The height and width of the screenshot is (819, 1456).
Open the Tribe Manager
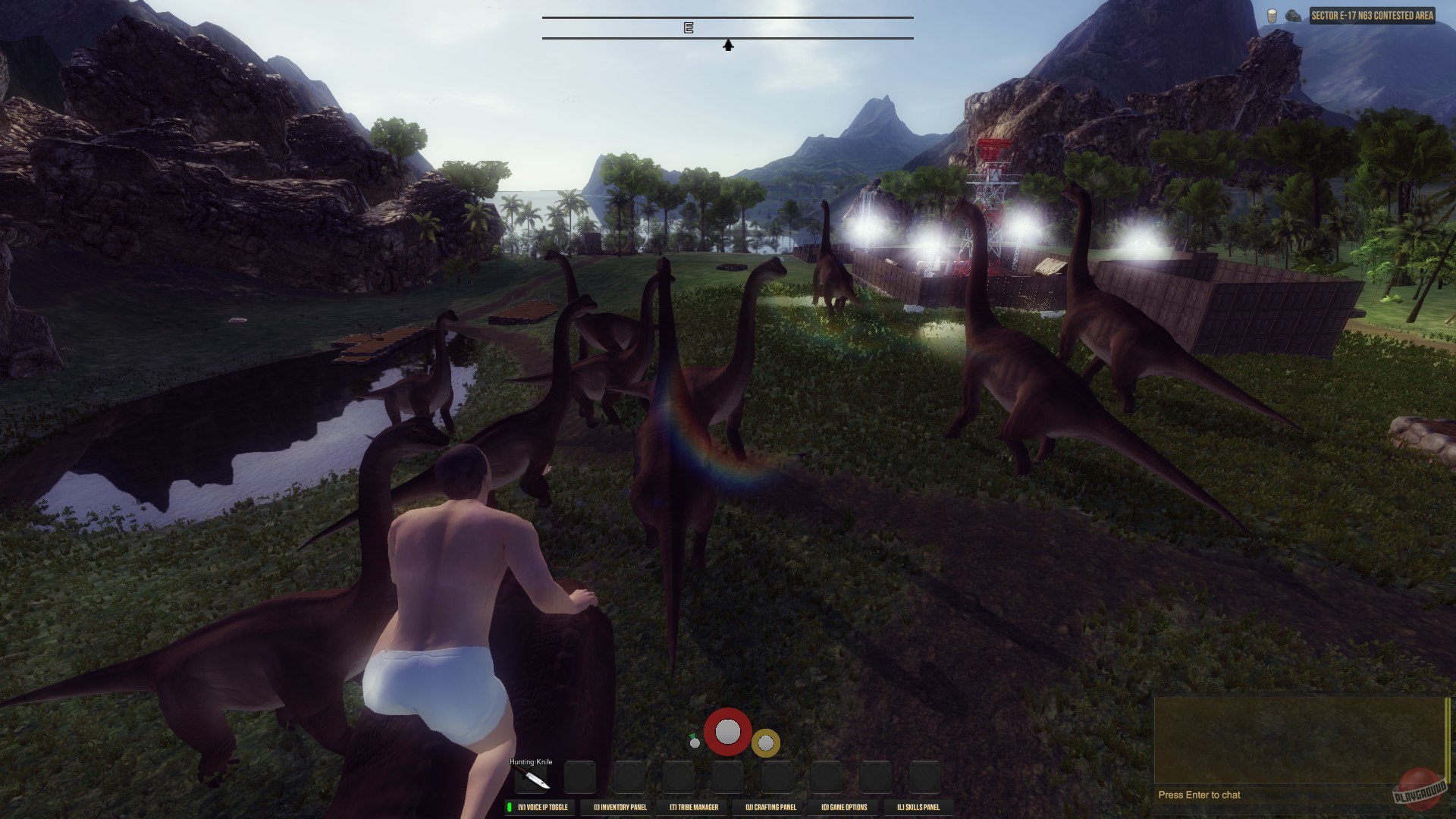pyautogui.click(x=695, y=808)
